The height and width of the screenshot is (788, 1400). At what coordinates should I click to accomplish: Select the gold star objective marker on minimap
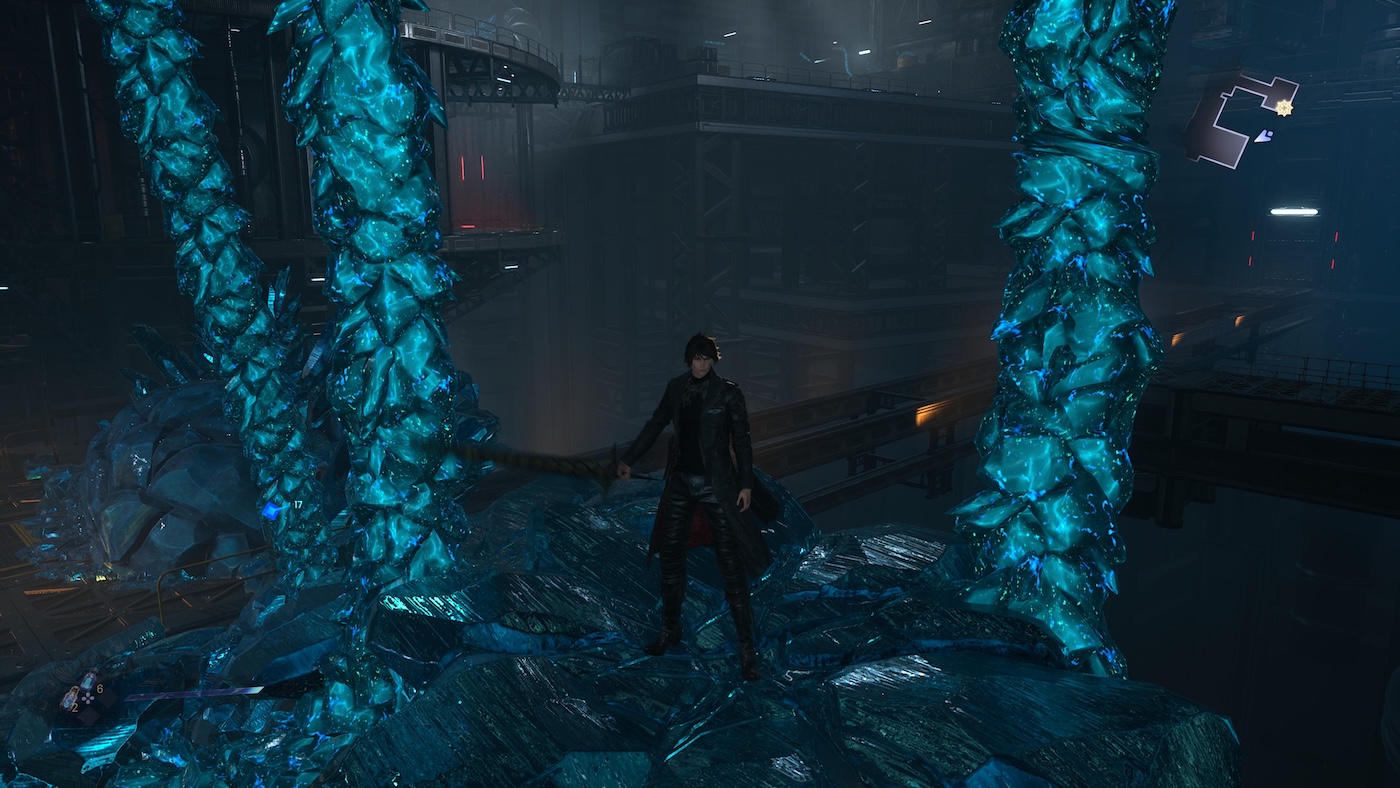[x=1284, y=107]
